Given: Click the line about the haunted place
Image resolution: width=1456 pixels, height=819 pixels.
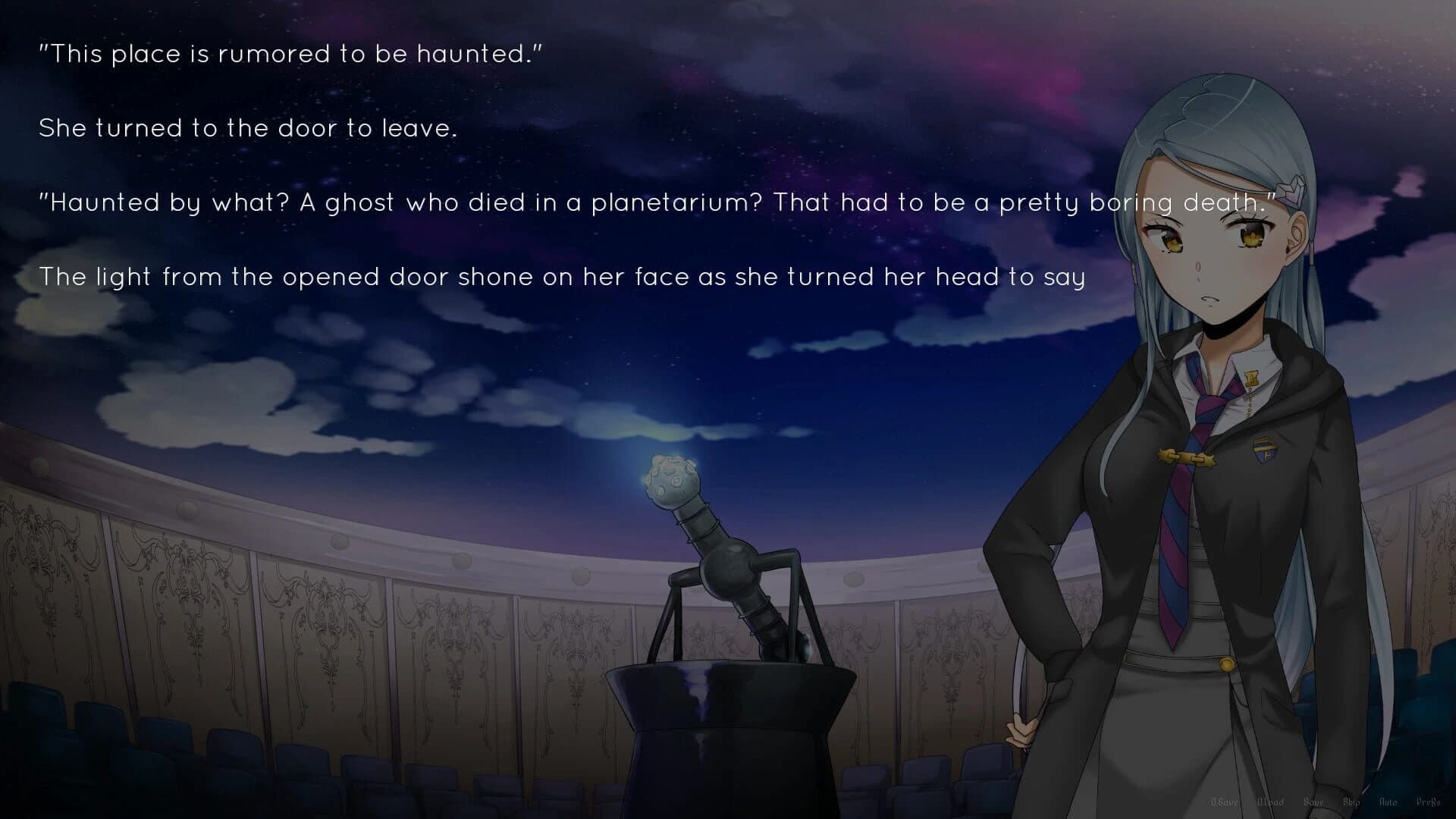Looking at the screenshot, I should click(292, 53).
